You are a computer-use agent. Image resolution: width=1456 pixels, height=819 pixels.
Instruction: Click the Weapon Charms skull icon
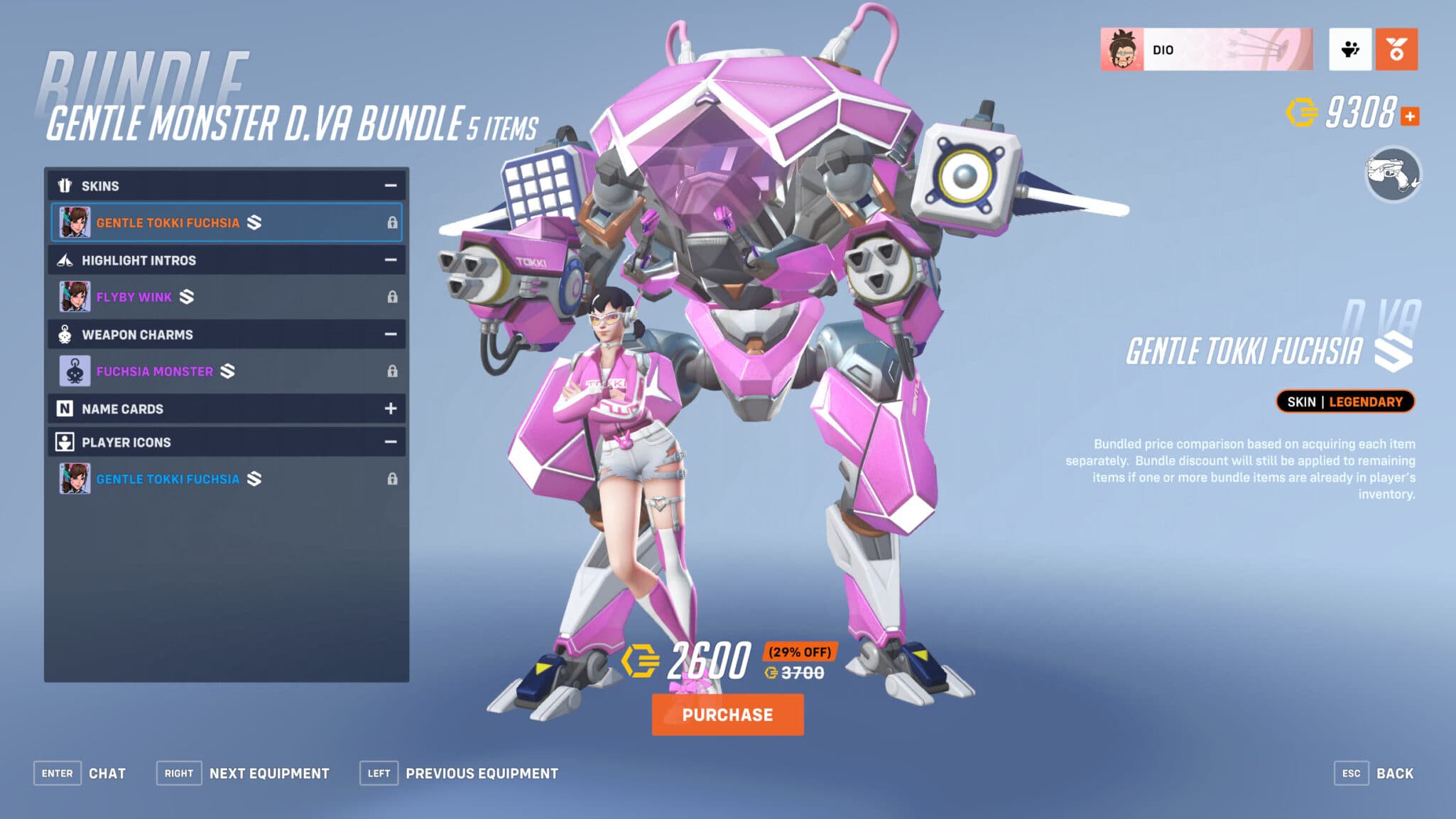[66, 334]
